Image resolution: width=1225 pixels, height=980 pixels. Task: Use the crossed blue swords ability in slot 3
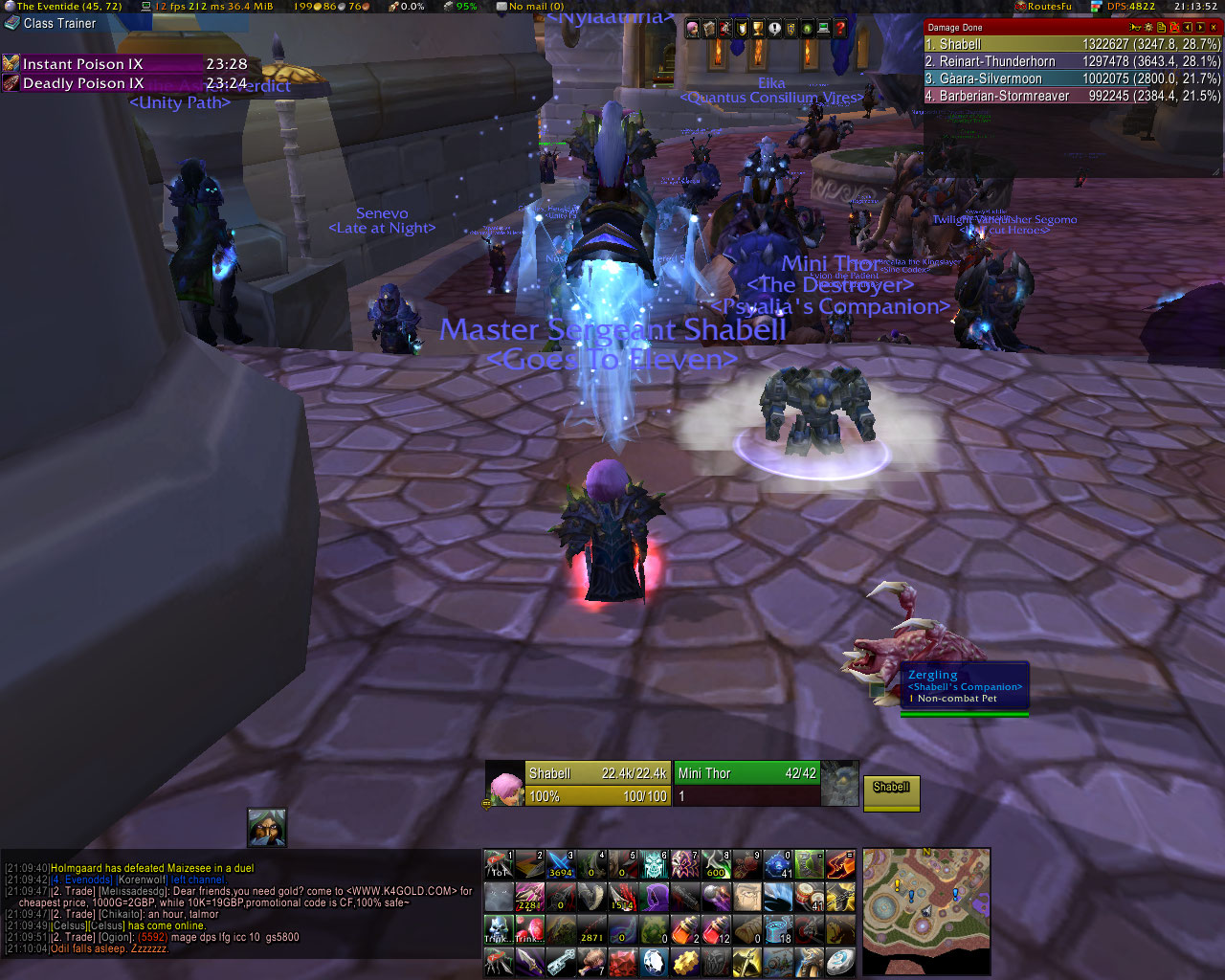coord(560,864)
